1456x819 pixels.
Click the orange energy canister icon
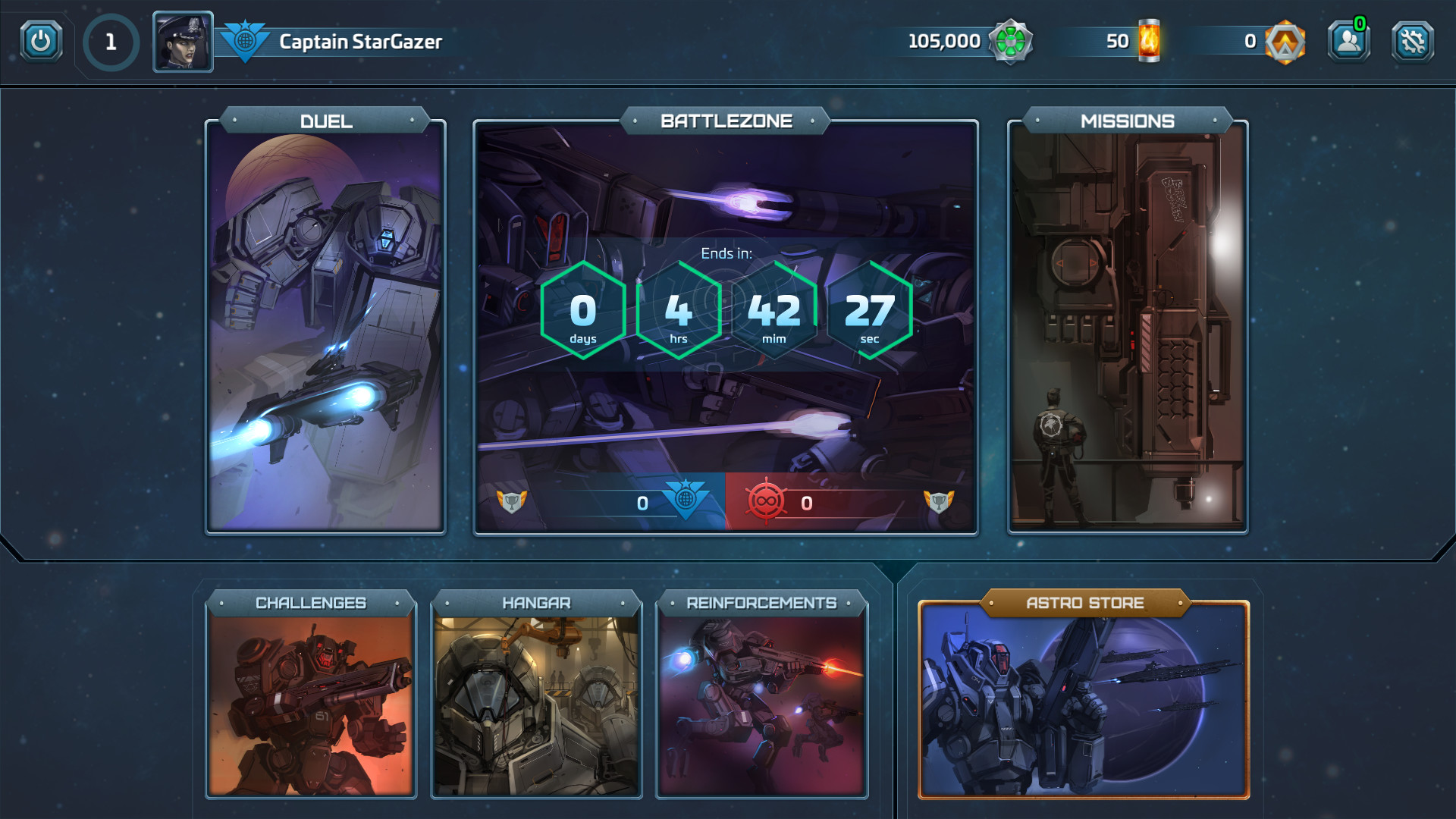[1149, 41]
